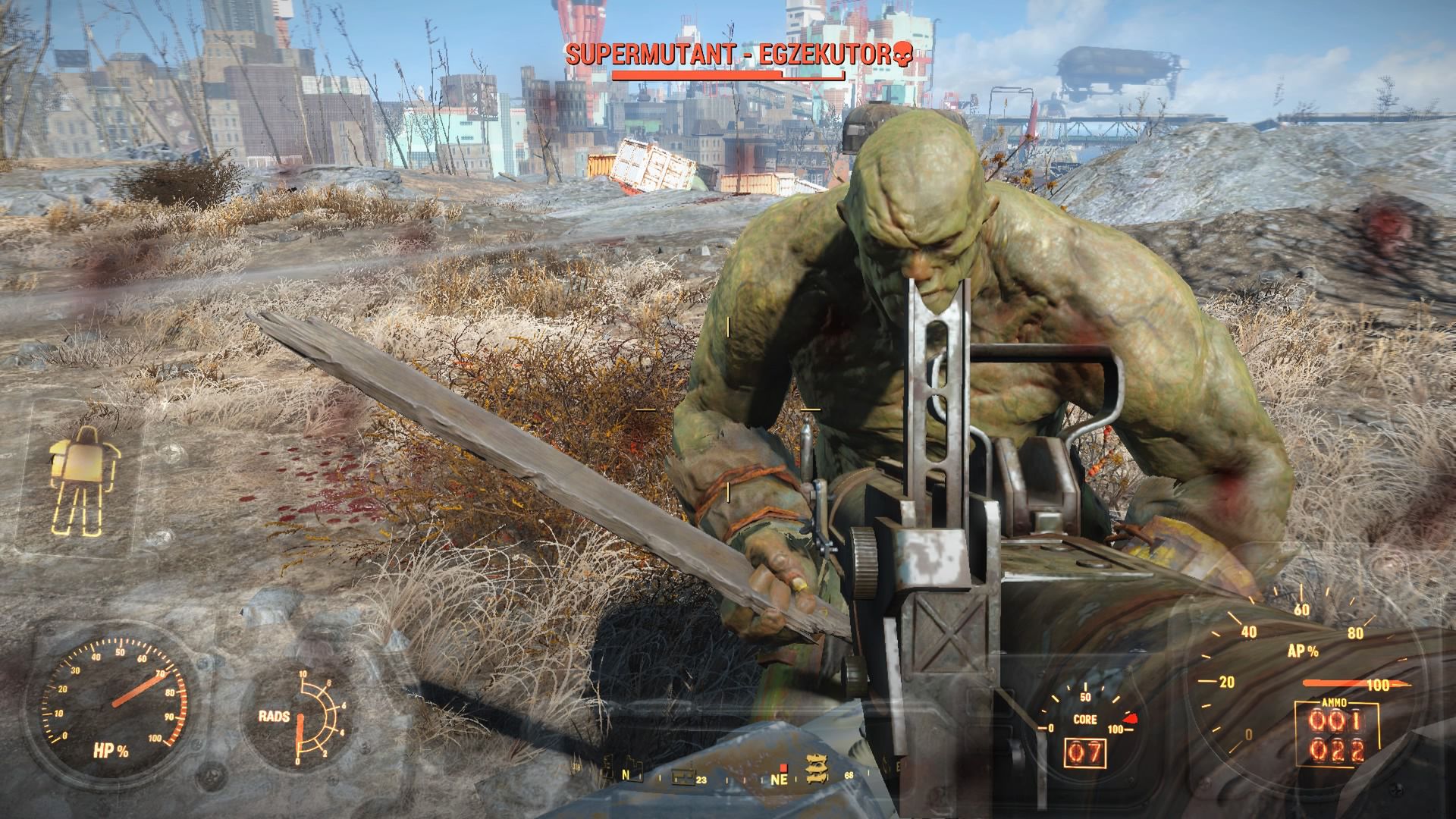
Task: Click the settlement icon right of NE marker
Action: tap(817, 770)
